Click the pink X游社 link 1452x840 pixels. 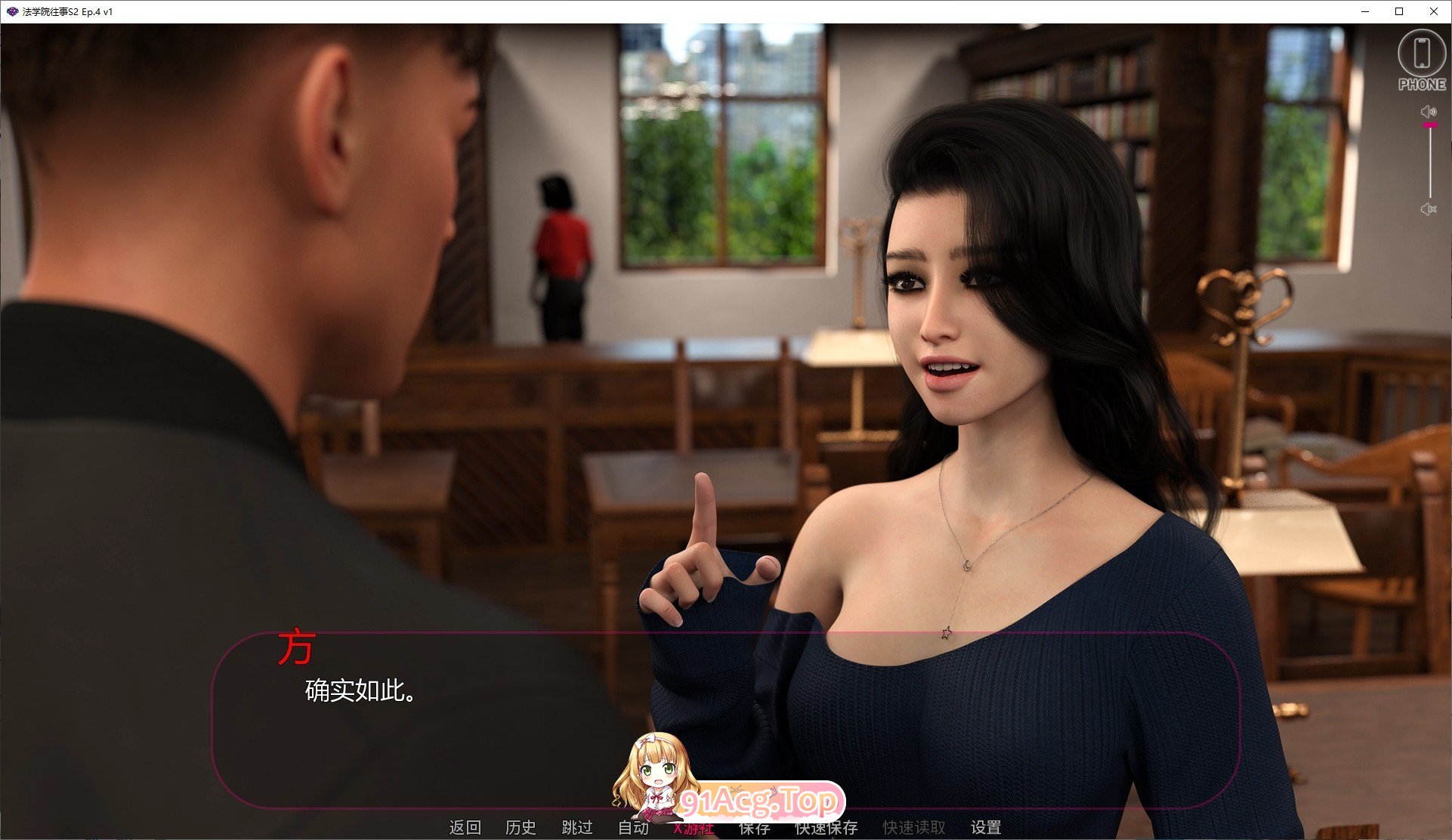click(x=696, y=827)
